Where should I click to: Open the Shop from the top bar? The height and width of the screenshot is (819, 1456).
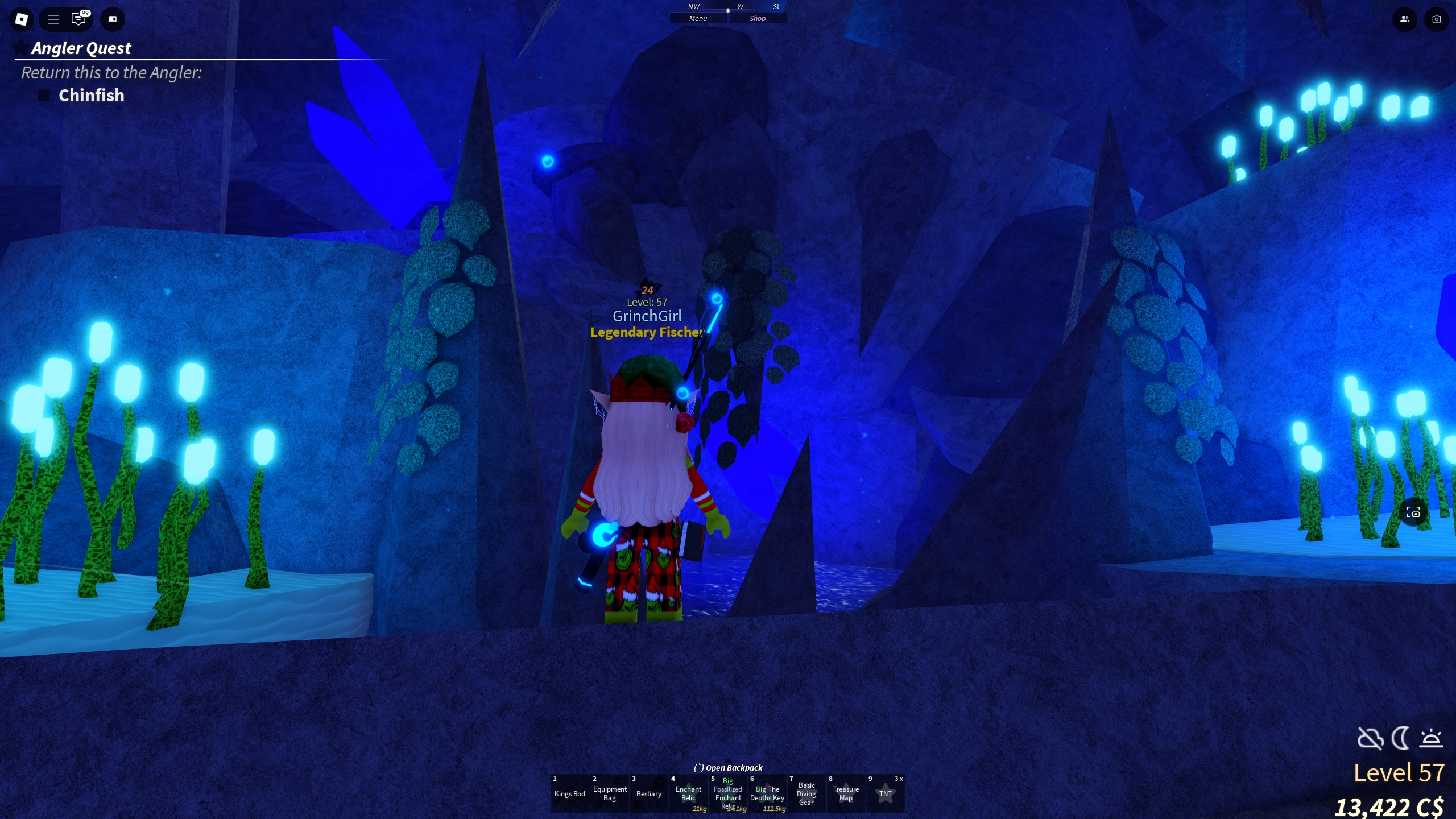pyautogui.click(x=758, y=18)
